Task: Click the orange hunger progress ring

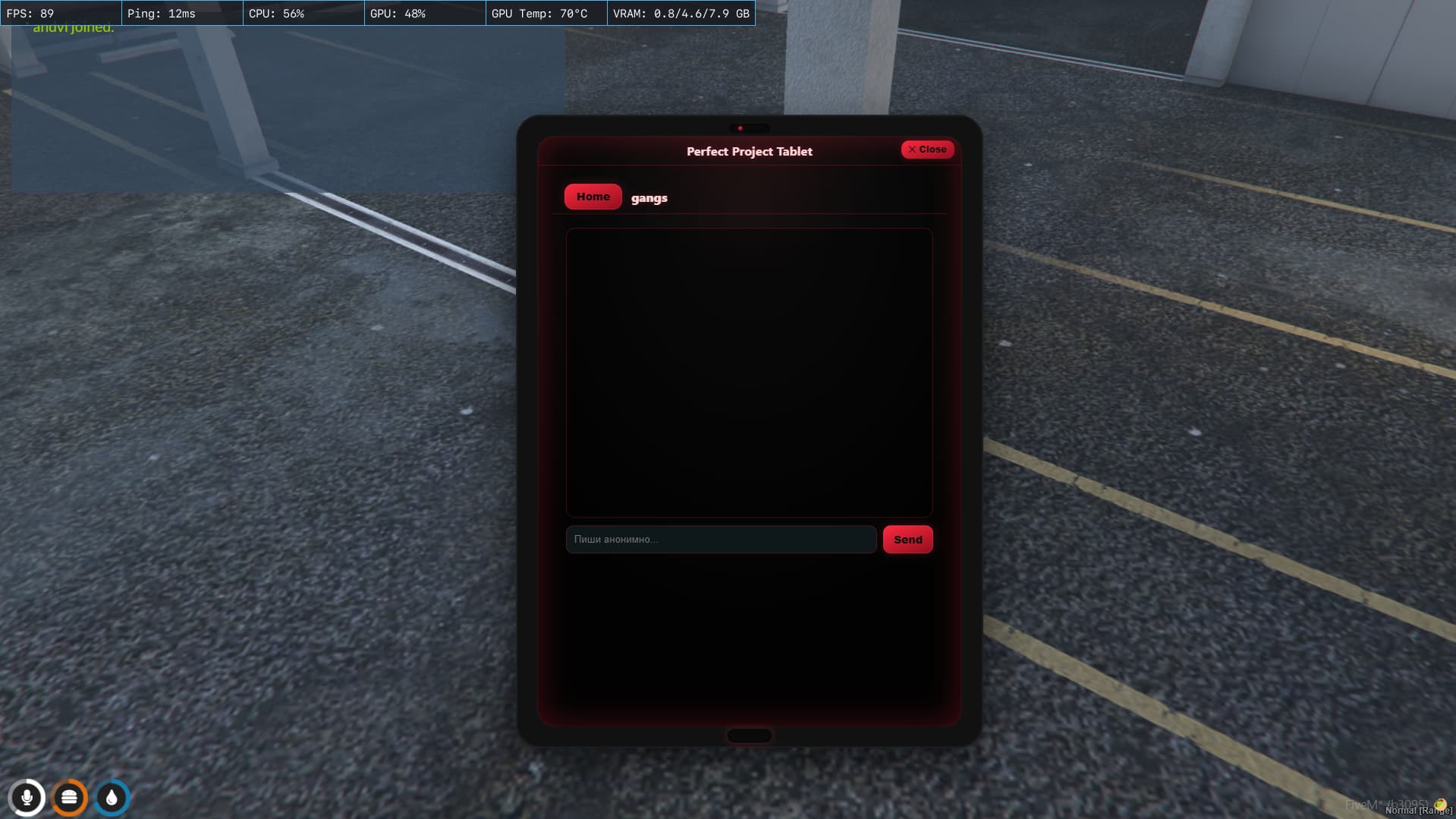Action: pyautogui.click(x=69, y=797)
